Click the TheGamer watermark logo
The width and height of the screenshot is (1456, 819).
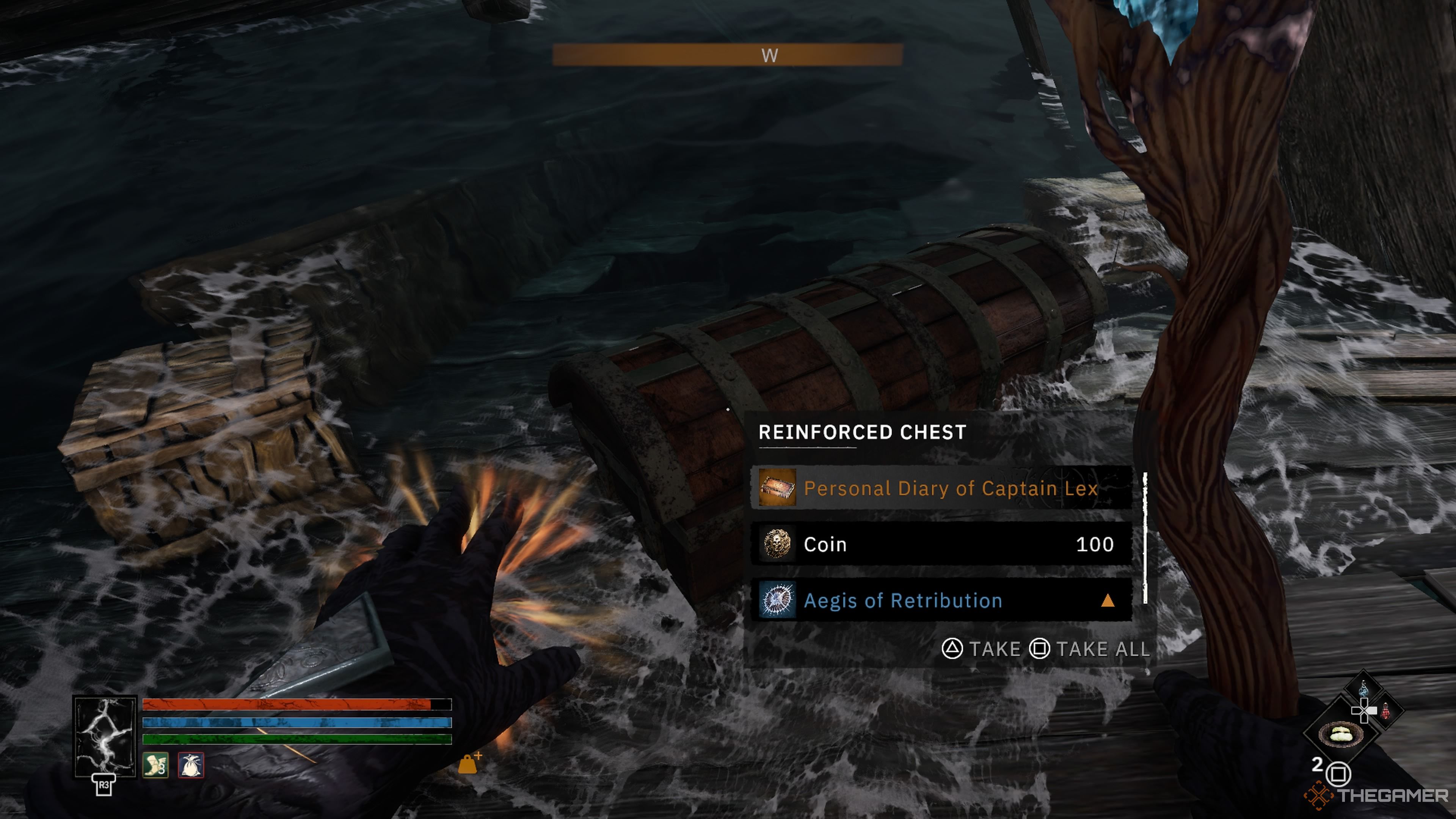click(x=1377, y=795)
